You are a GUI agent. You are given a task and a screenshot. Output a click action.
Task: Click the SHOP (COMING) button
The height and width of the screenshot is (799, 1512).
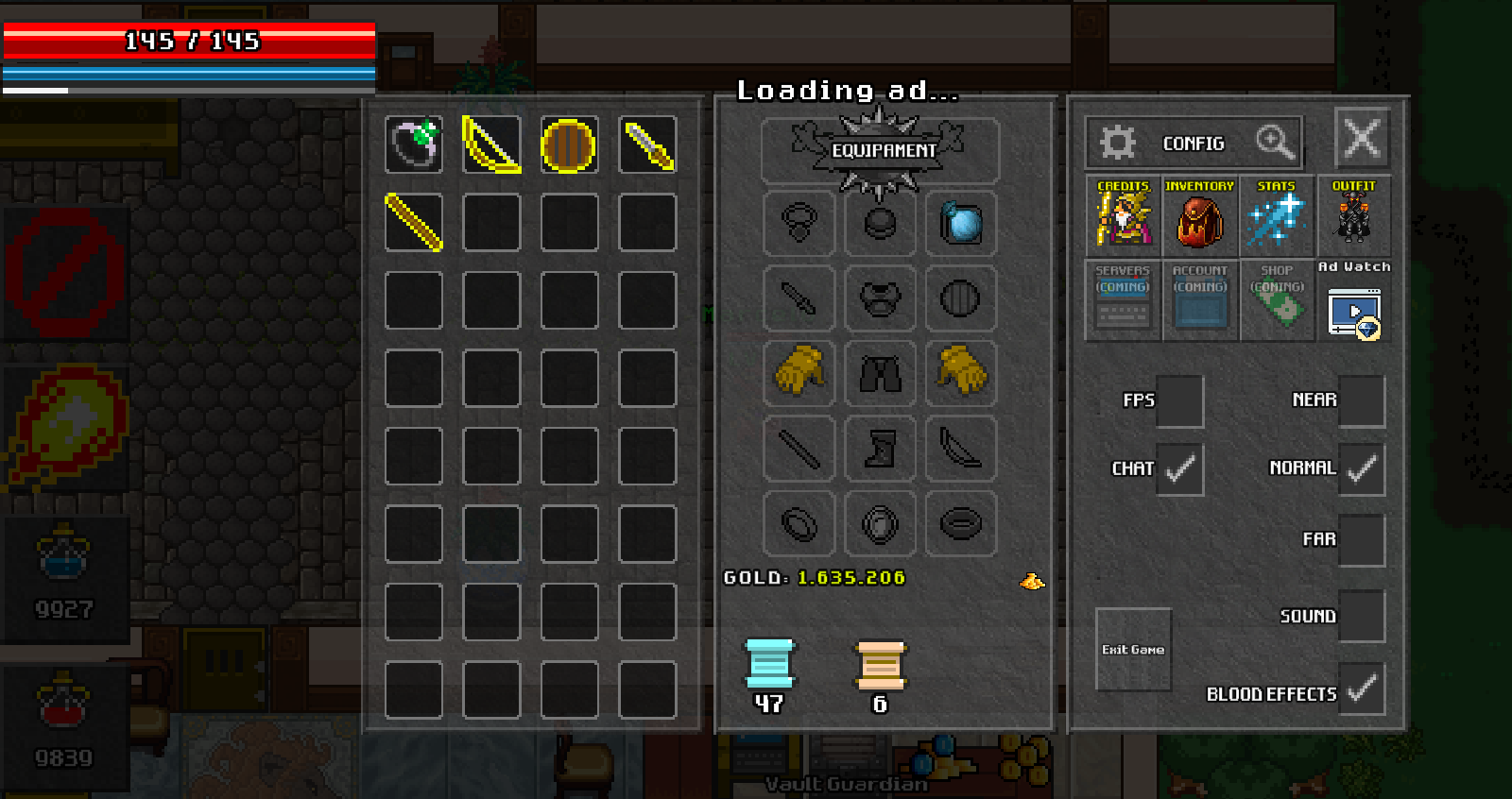[1278, 299]
